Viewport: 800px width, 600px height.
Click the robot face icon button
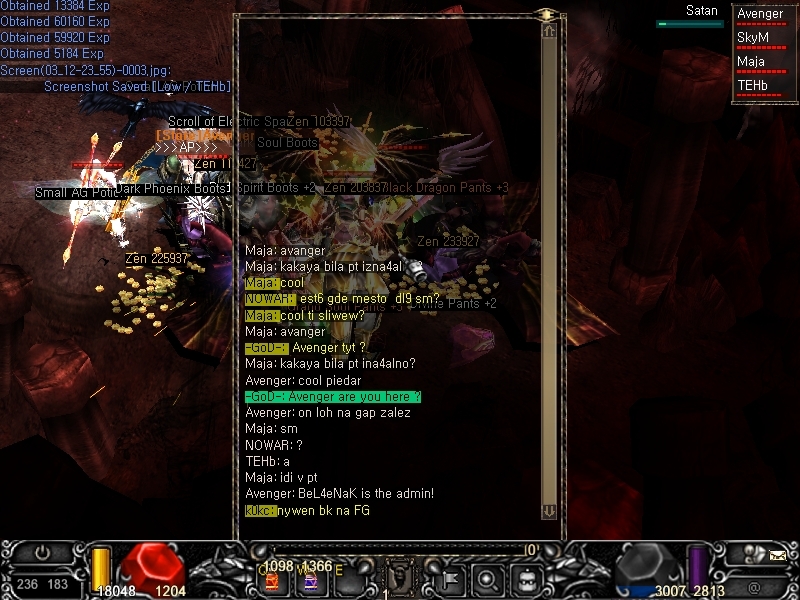coord(526,577)
